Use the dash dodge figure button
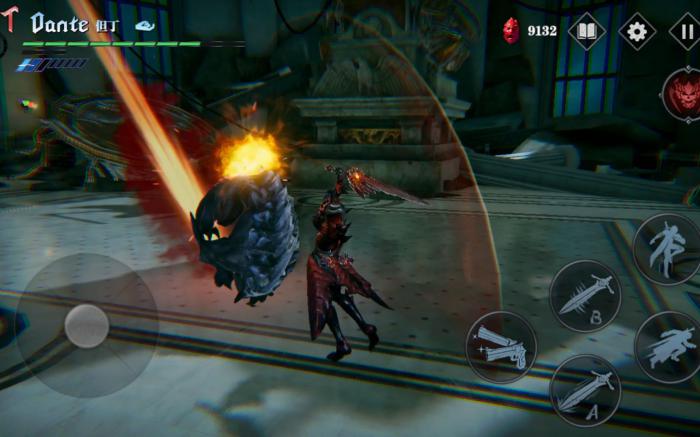The height and width of the screenshot is (437, 700). click(x=667, y=347)
